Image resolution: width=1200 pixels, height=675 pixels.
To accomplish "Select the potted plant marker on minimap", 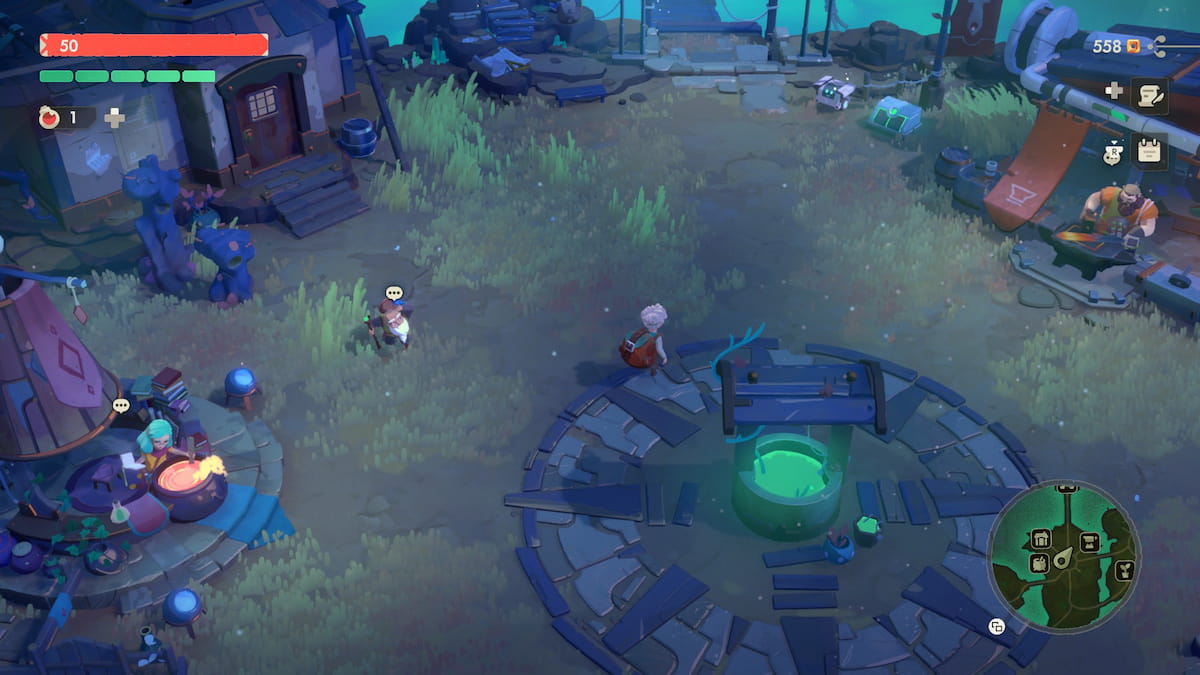I will click(1123, 571).
